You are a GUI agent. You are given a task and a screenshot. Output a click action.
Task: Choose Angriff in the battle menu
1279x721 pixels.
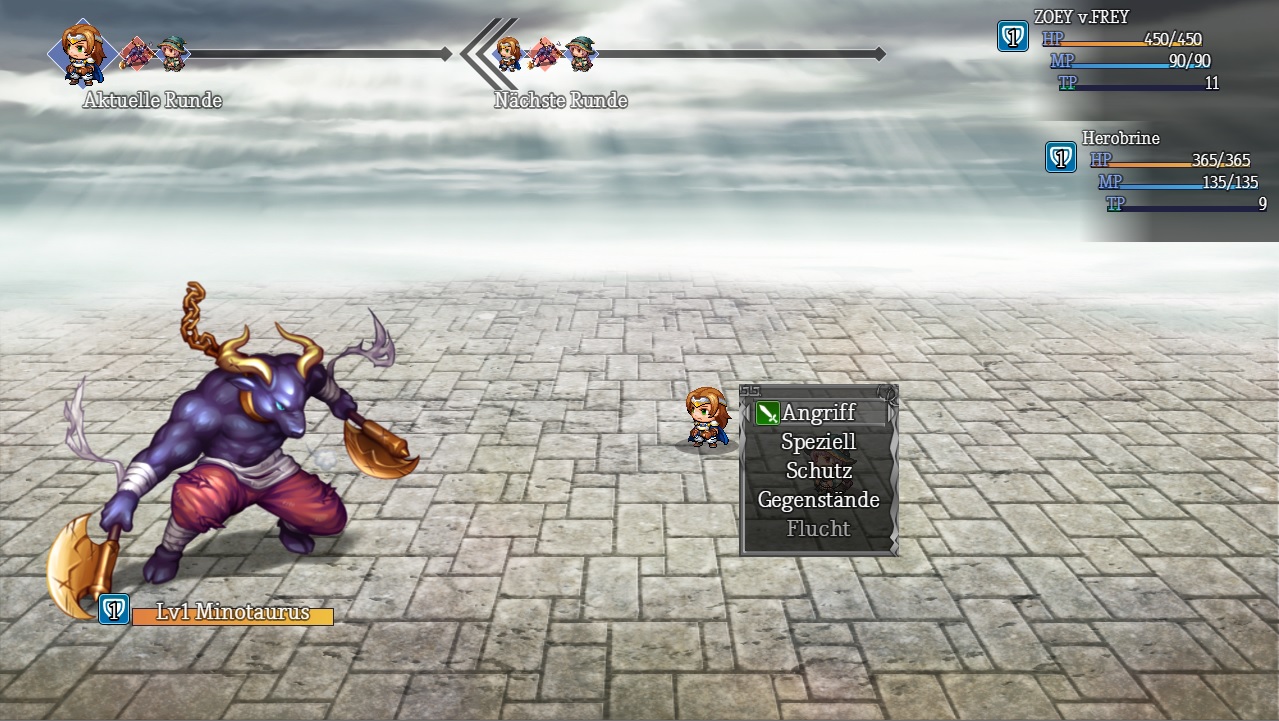point(819,412)
